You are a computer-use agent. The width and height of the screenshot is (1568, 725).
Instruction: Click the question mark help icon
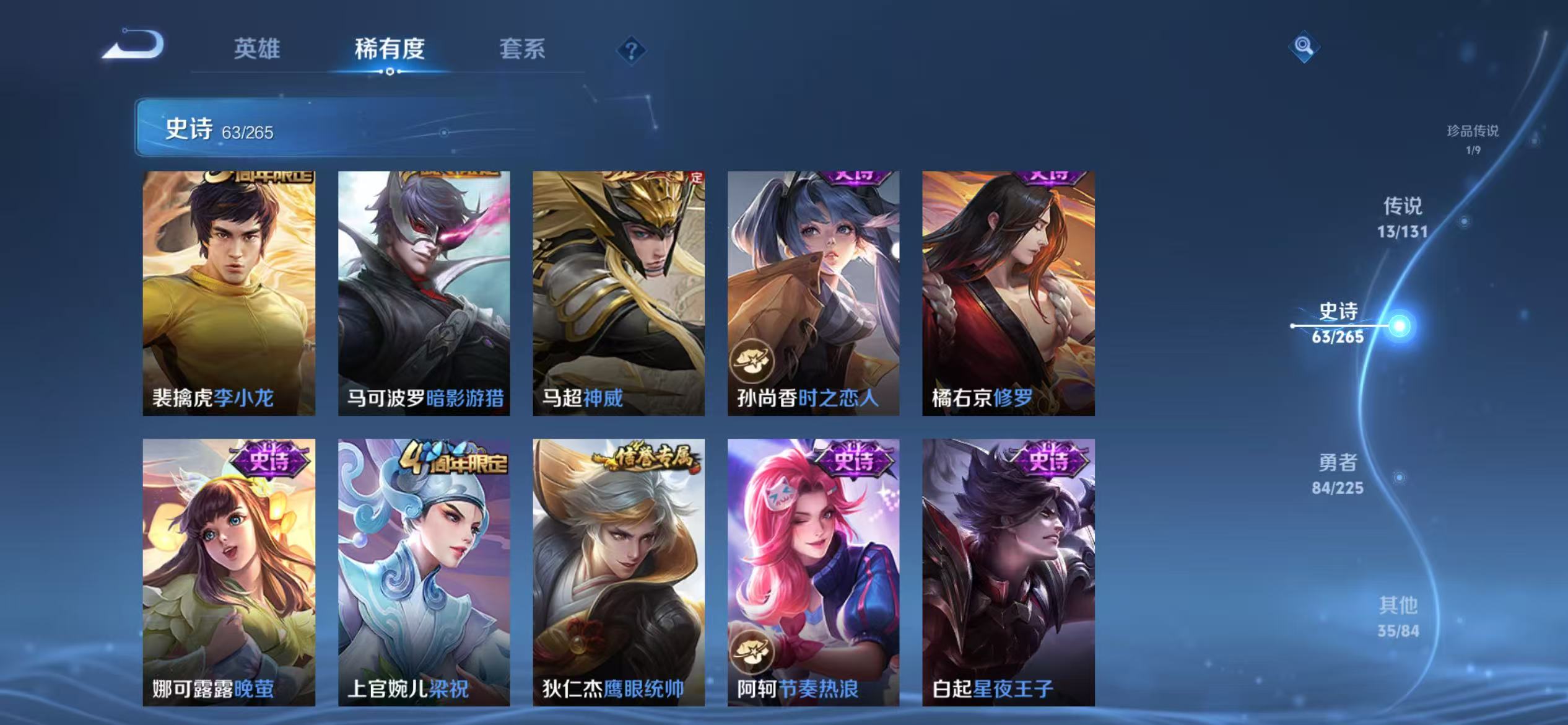pyautogui.click(x=630, y=50)
